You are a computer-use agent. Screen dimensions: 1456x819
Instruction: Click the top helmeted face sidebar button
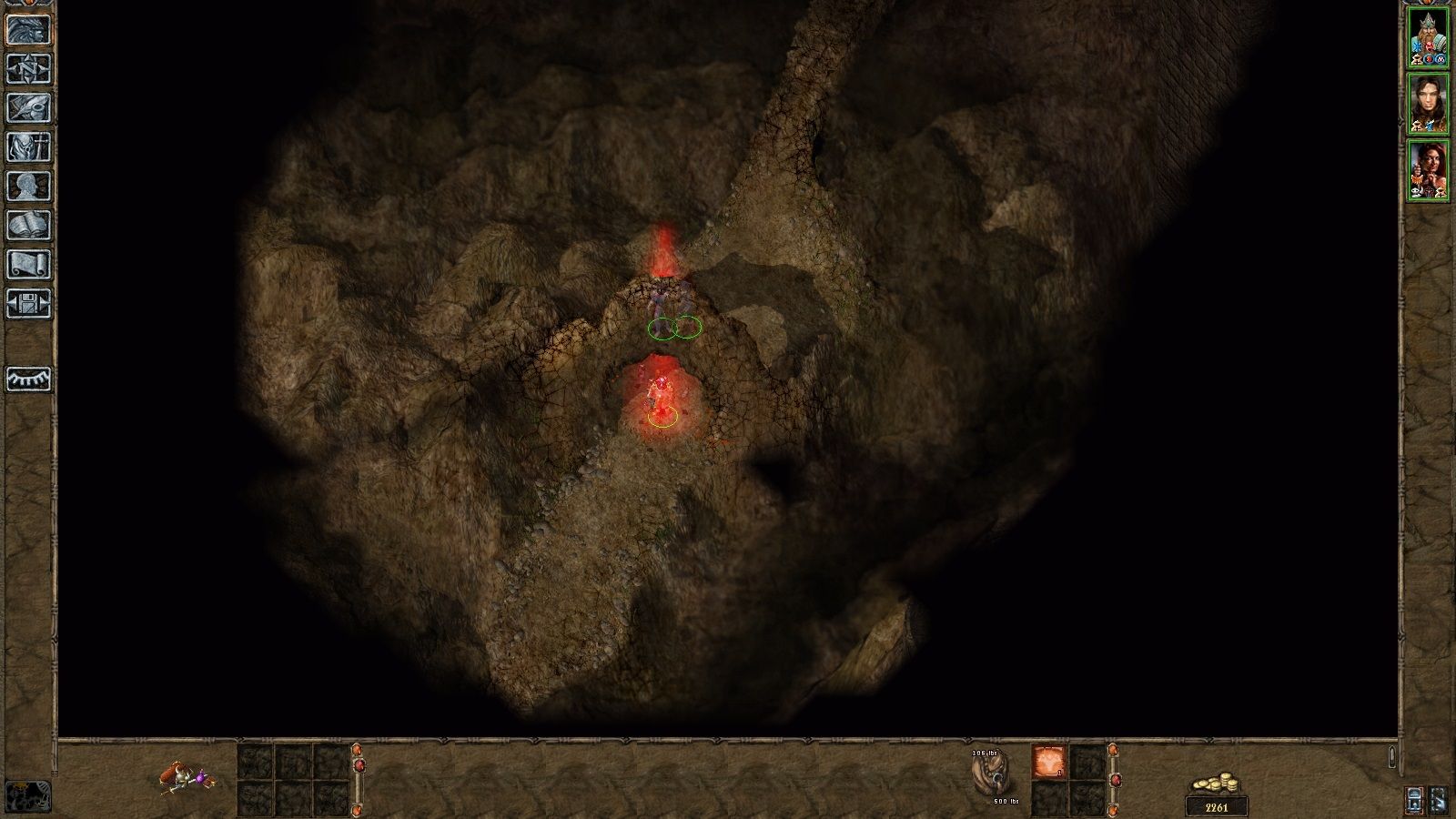tap(28, 29)
